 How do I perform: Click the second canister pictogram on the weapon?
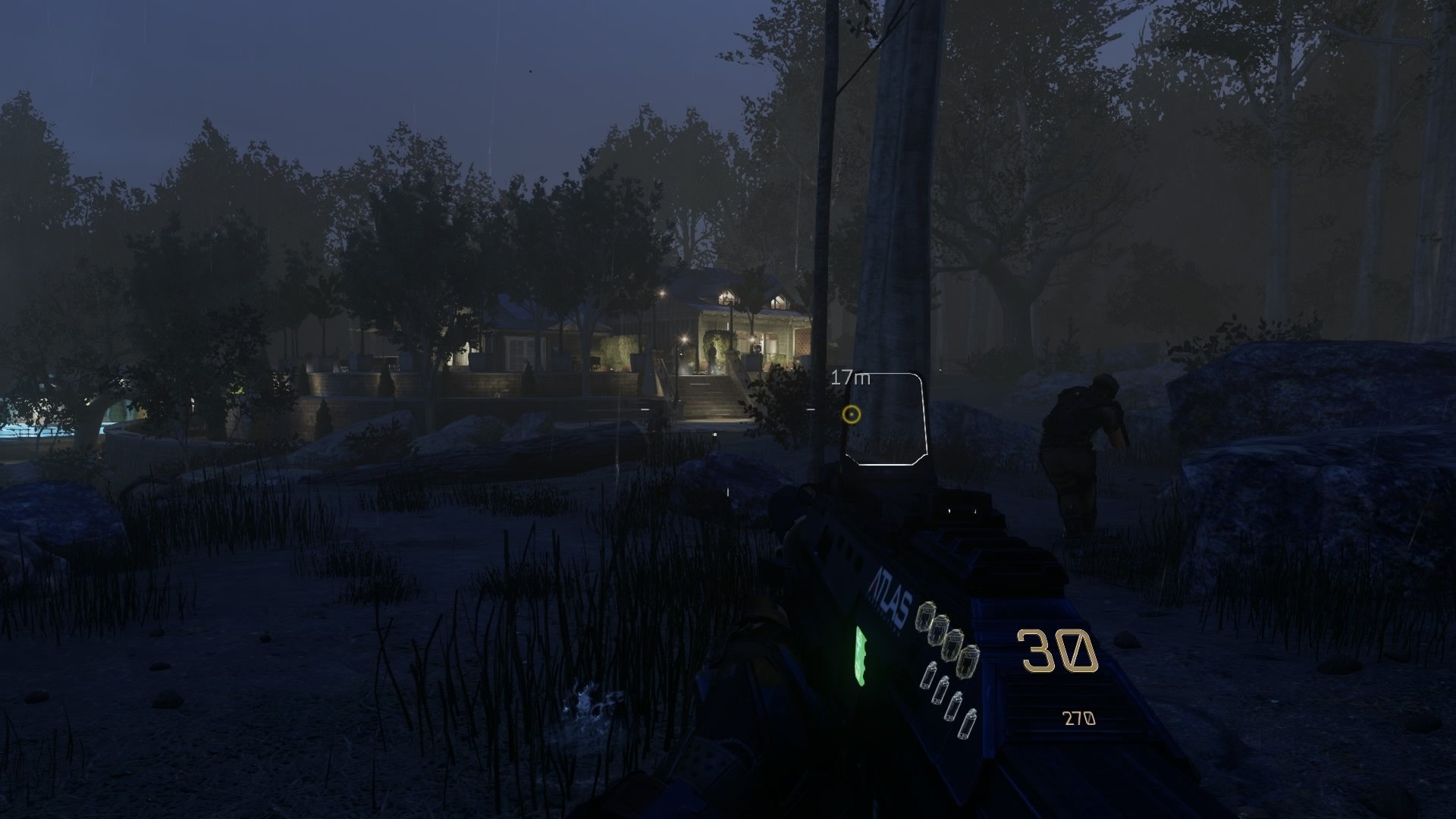[x=941, y=690]
